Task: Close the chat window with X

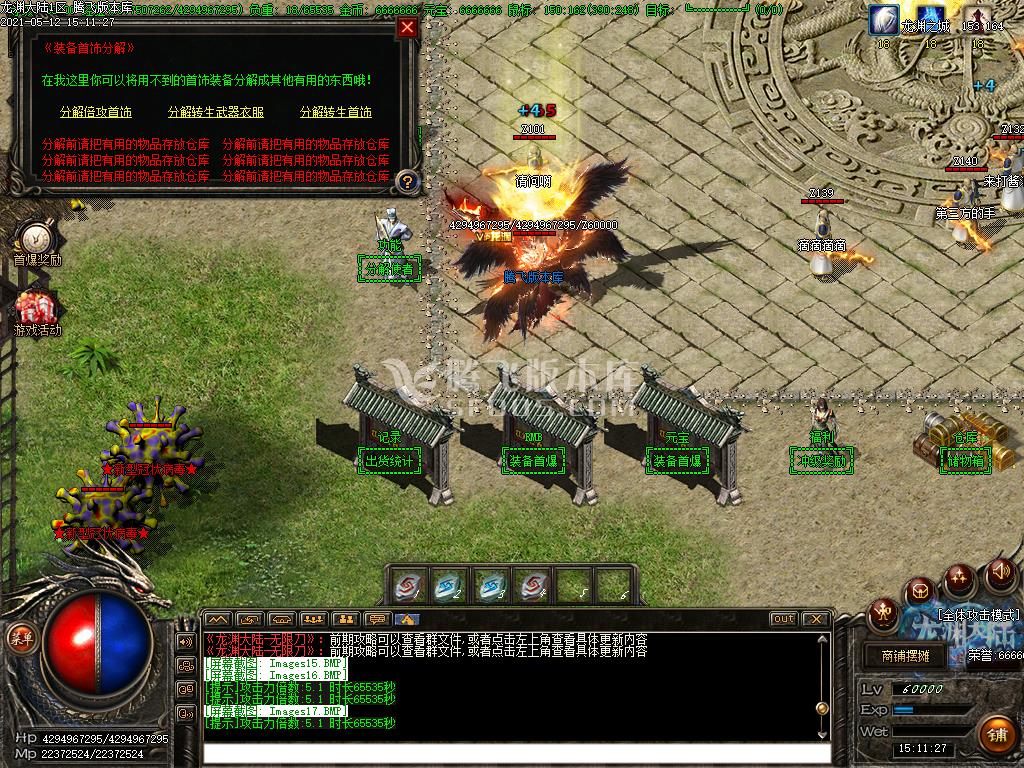Action: pyautogui.click(x=815, y=619)
